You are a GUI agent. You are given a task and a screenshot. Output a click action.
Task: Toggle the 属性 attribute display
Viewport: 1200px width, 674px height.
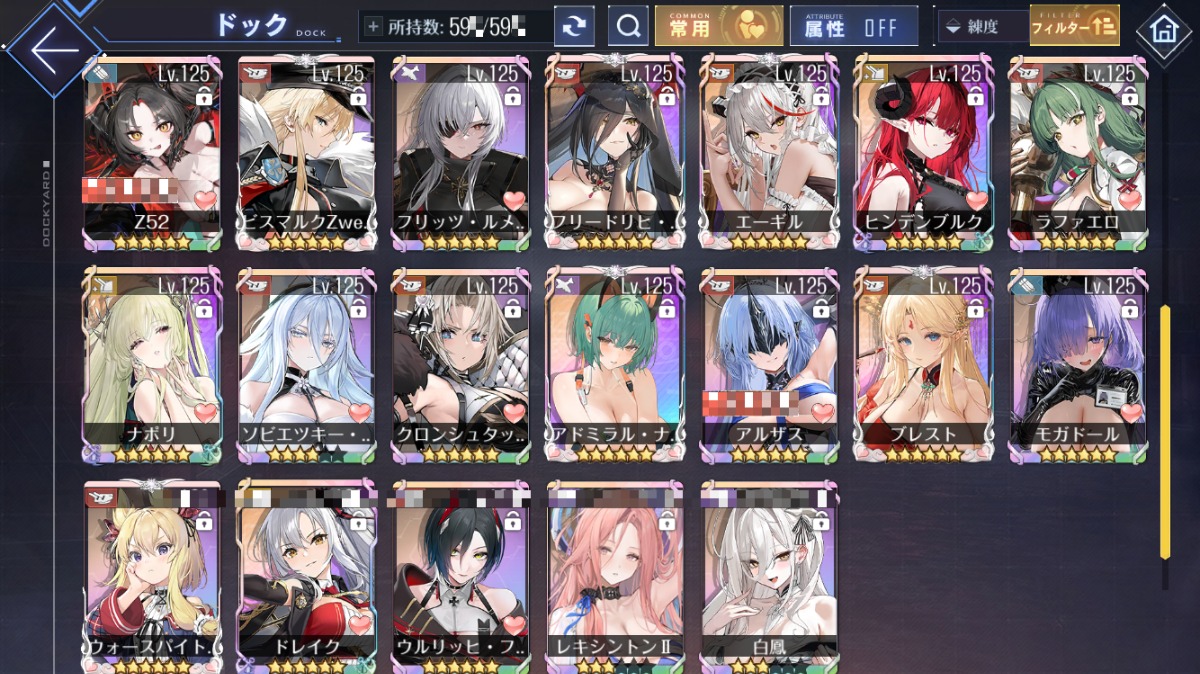tap(853, 27)
